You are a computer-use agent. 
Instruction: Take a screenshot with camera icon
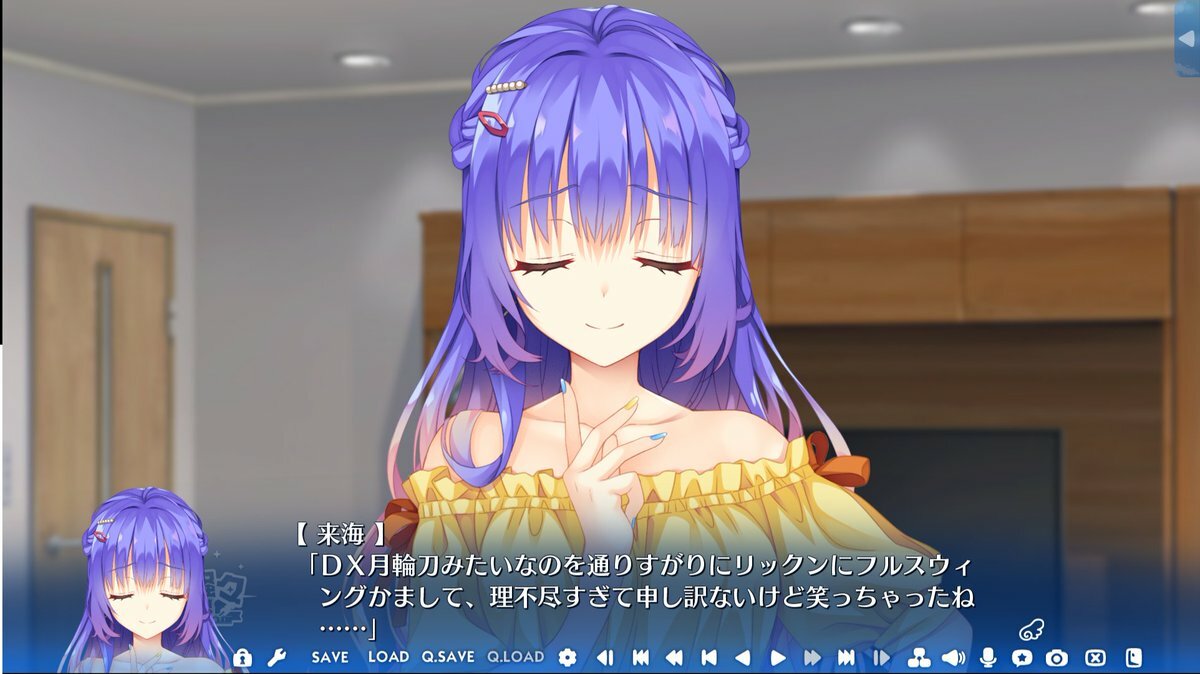click(x=1057, y=657)
